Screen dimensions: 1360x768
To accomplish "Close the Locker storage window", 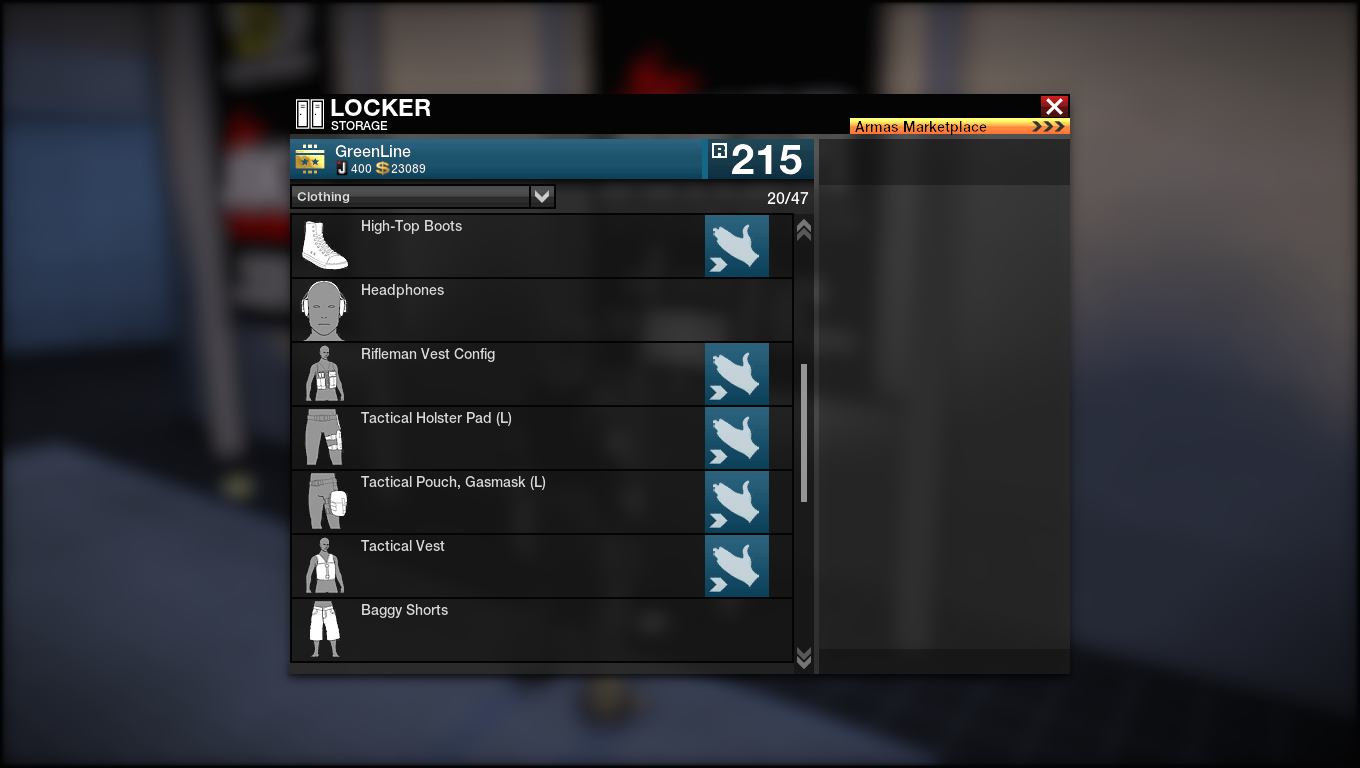I will tap(1054, 106).
